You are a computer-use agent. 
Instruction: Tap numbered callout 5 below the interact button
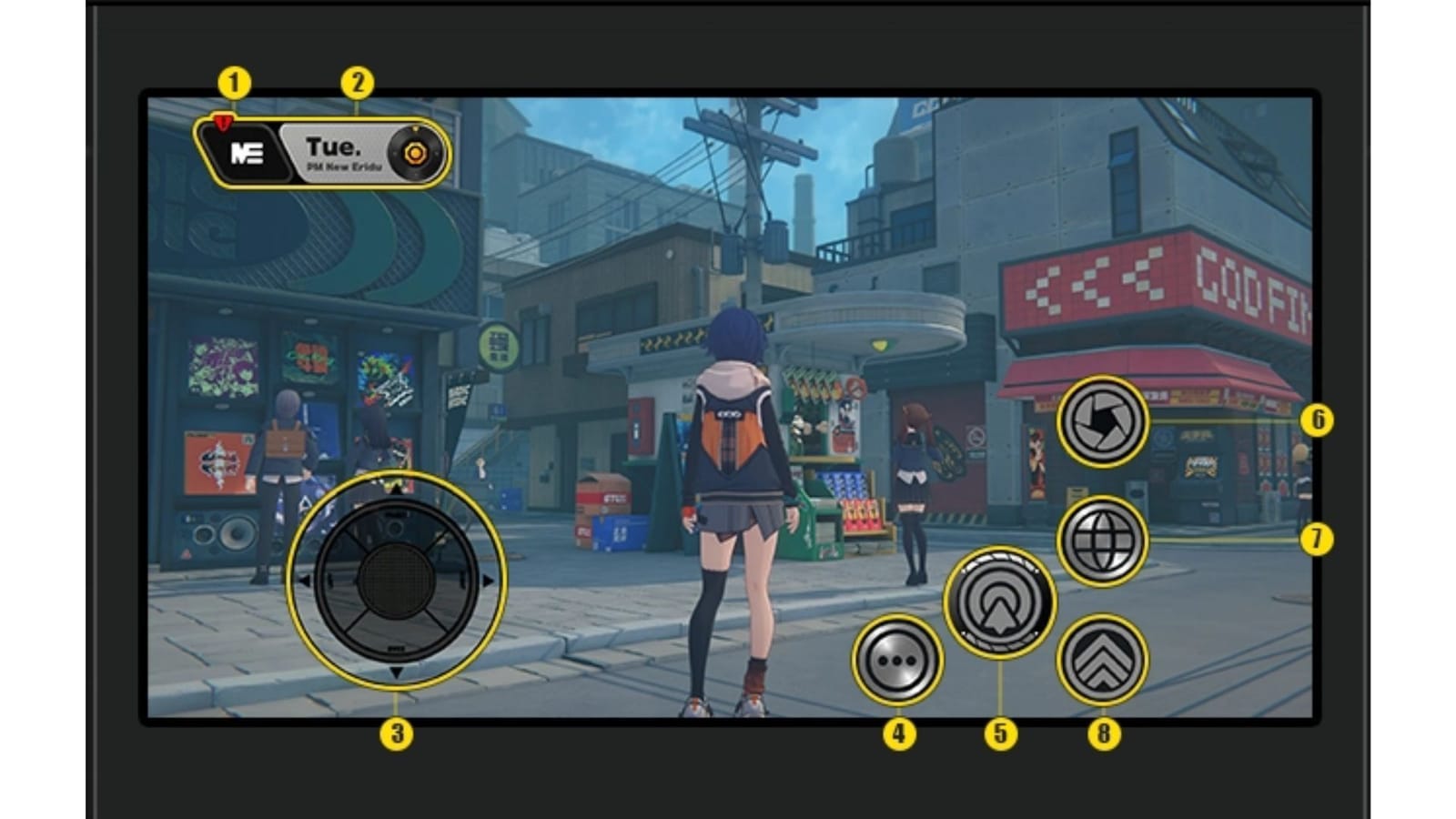(x=1001, y=733)
